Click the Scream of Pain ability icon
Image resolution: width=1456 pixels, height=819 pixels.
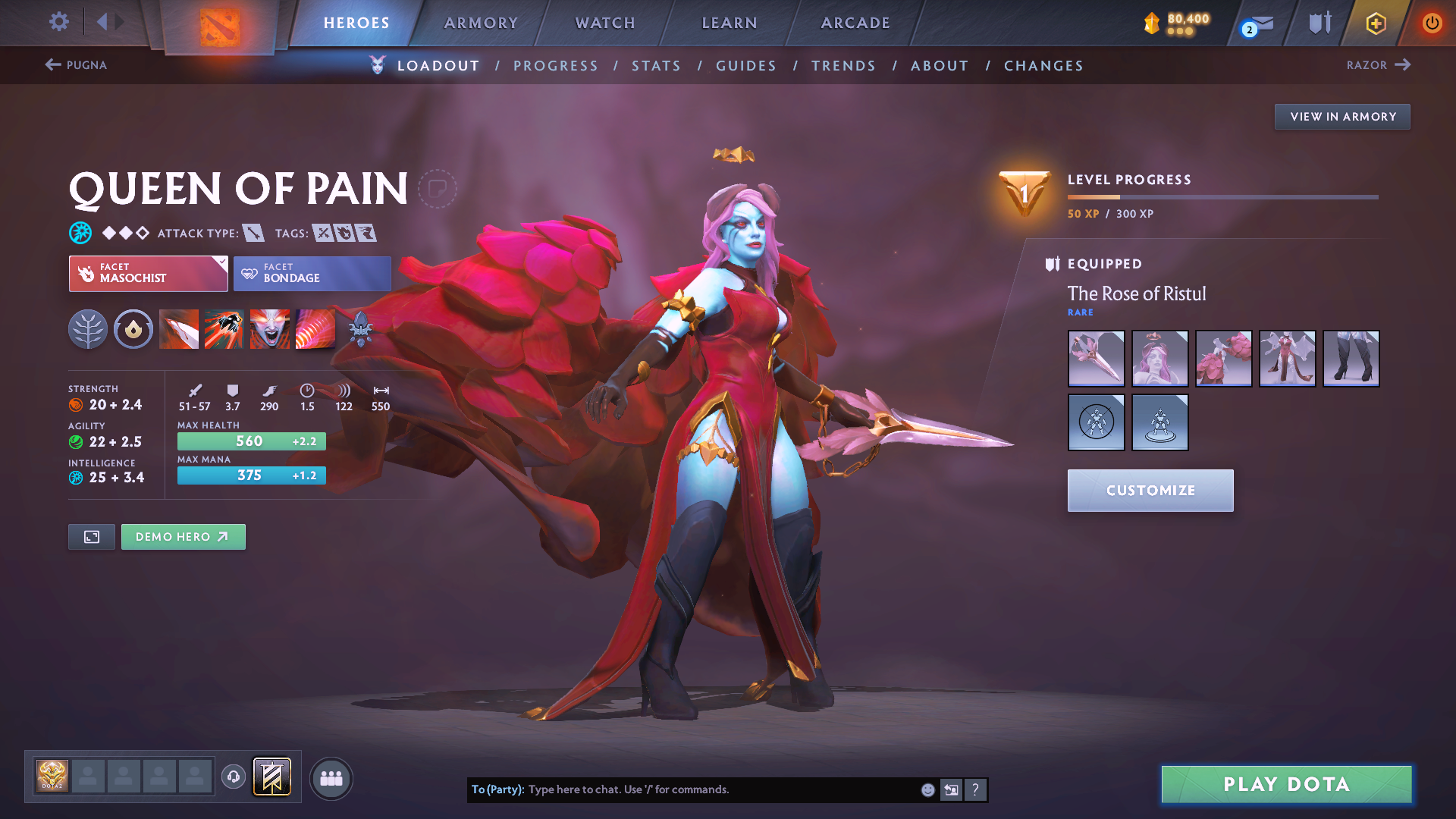pos(269,329)
